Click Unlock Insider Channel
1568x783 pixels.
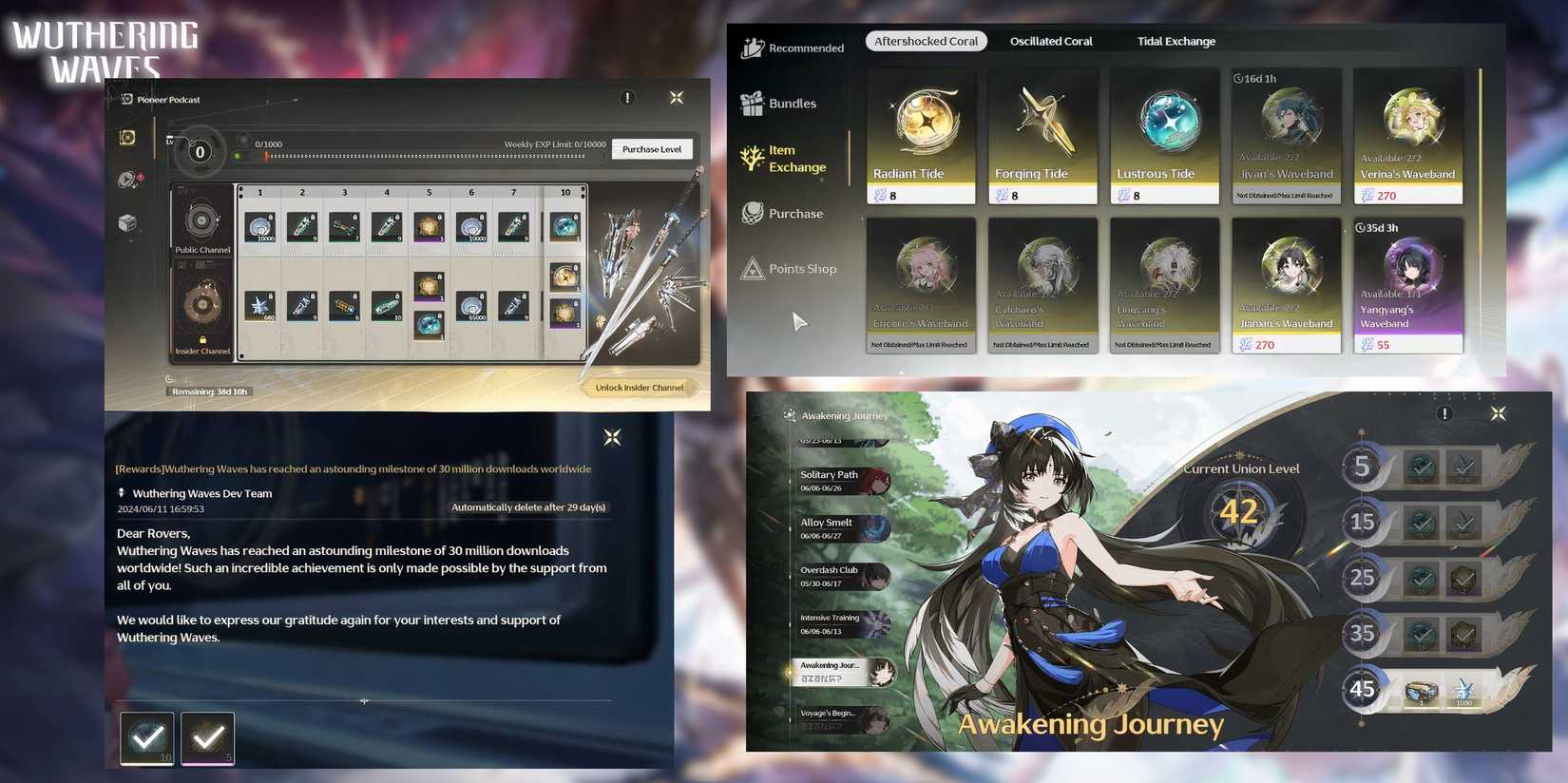point(639,387)
